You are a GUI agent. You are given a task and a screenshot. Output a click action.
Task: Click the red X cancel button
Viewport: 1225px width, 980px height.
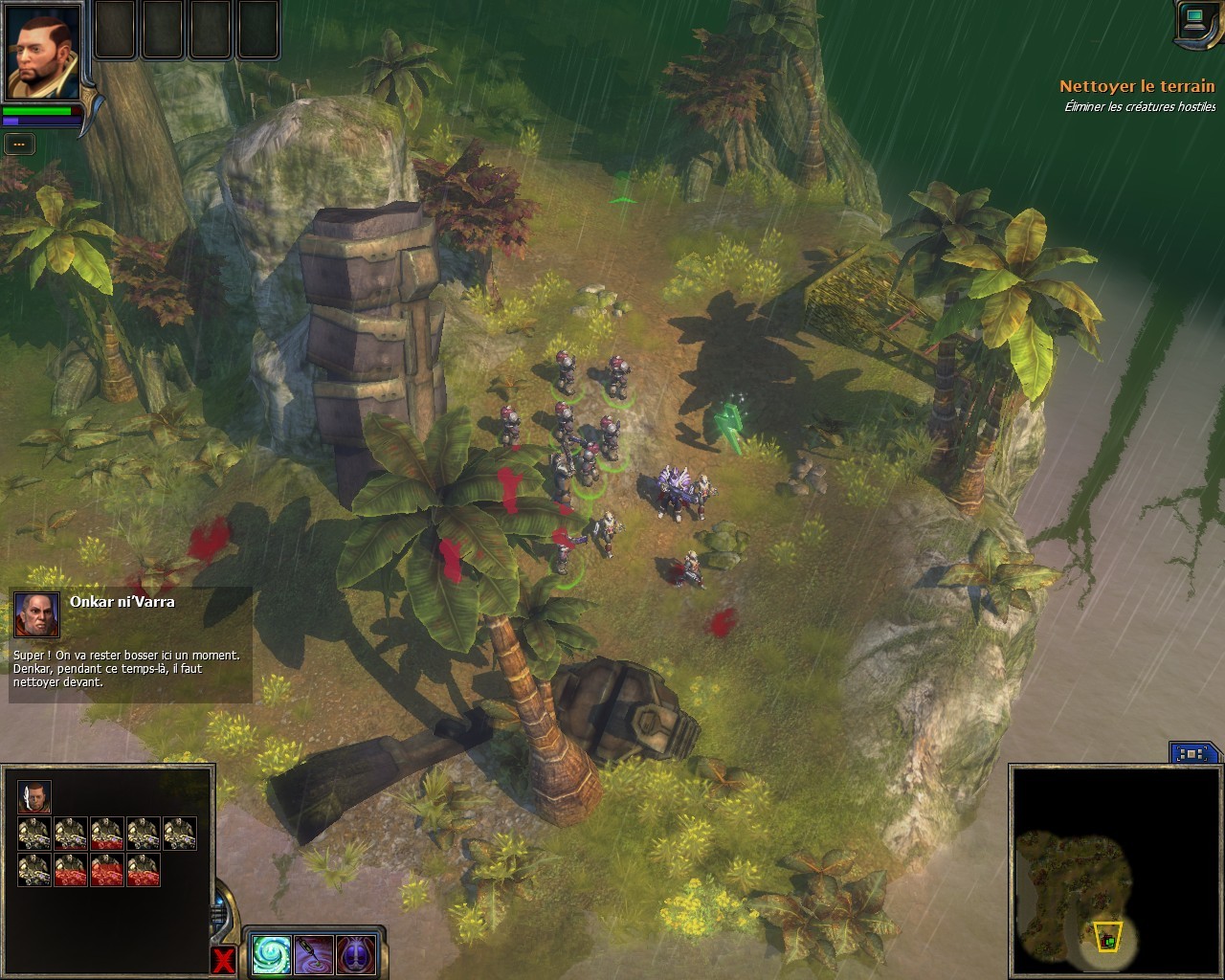tap(223, 960)
